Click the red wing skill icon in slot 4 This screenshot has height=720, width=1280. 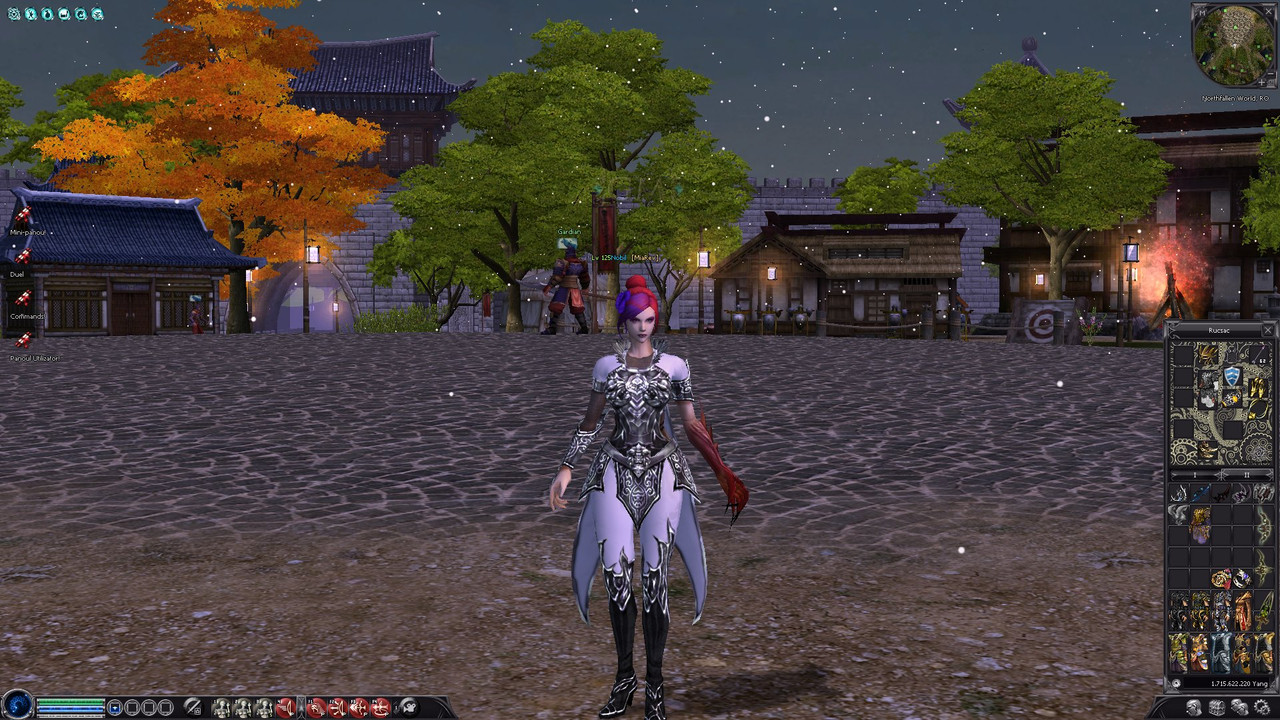click(285, 706)
